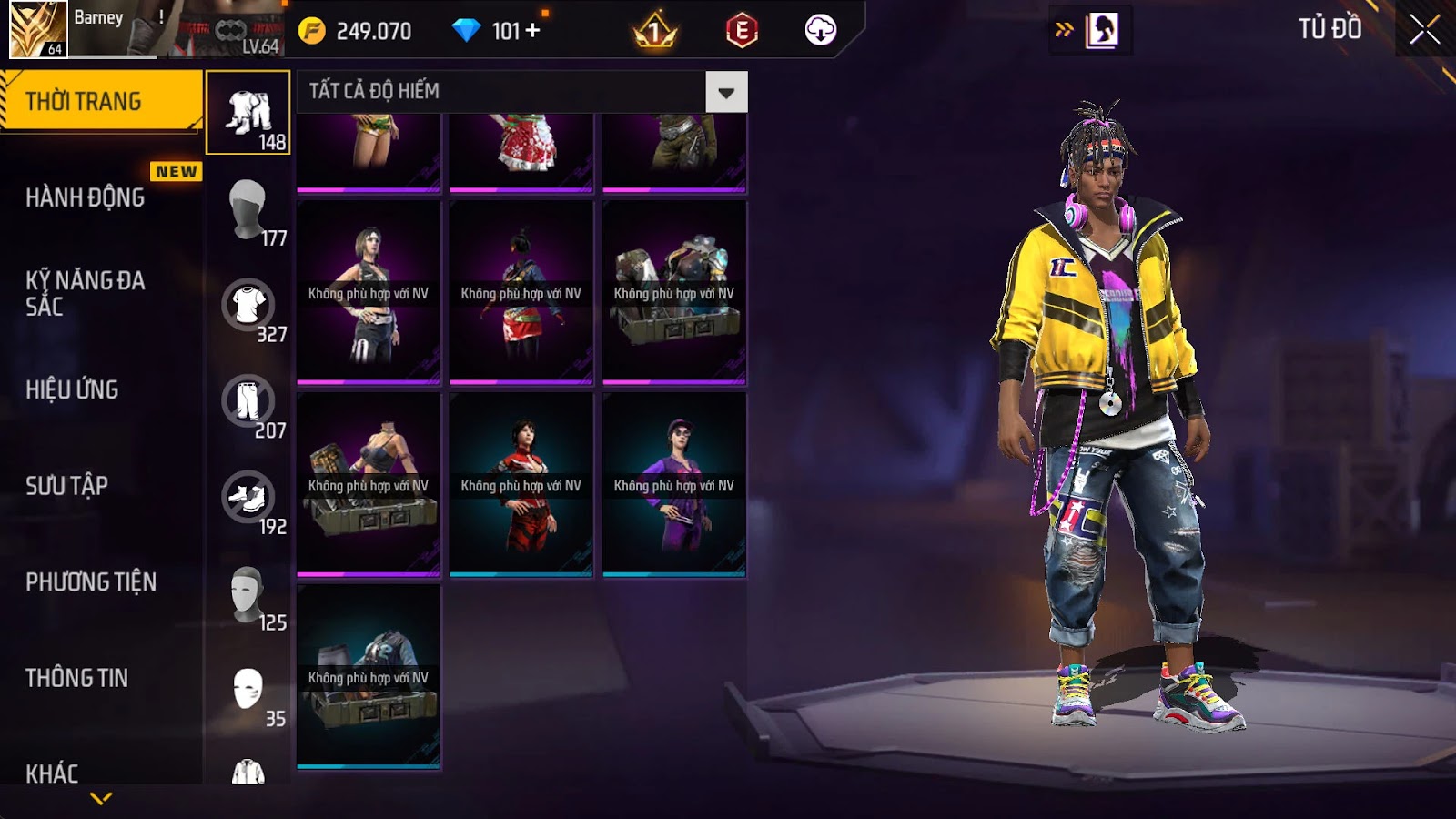
Task: Expand the TẤT CẢ ĐỘ HIẾM dropdown
Action: pyautogui.click(x=726, y=92)
